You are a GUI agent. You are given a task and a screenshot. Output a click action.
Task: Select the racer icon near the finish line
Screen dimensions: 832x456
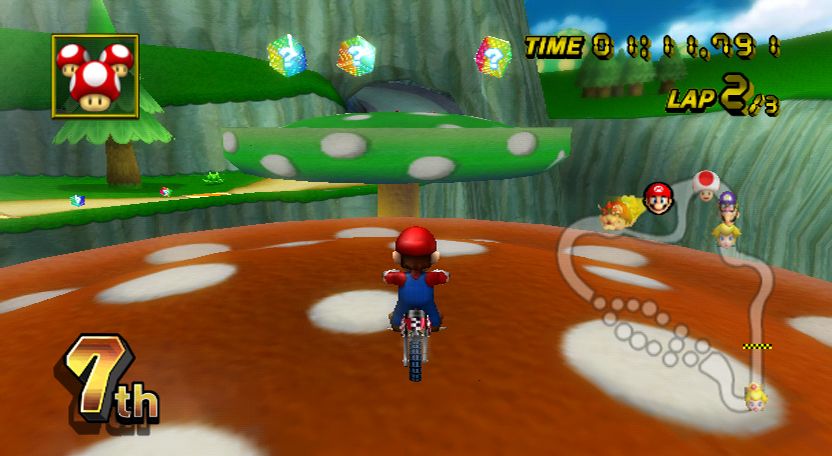coord(755,397)
